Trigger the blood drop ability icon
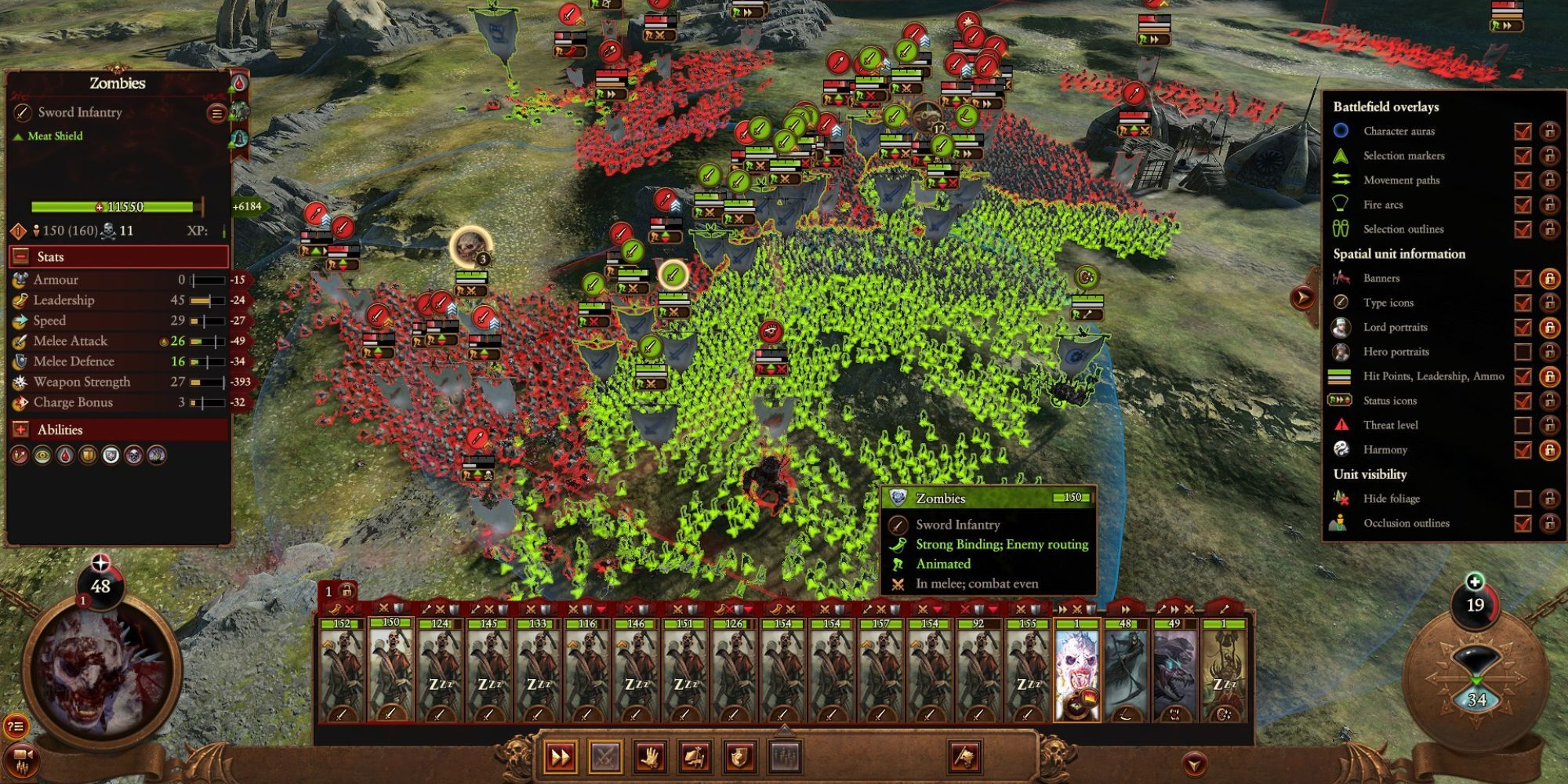The image size is (1568, 784). (64, 456)
